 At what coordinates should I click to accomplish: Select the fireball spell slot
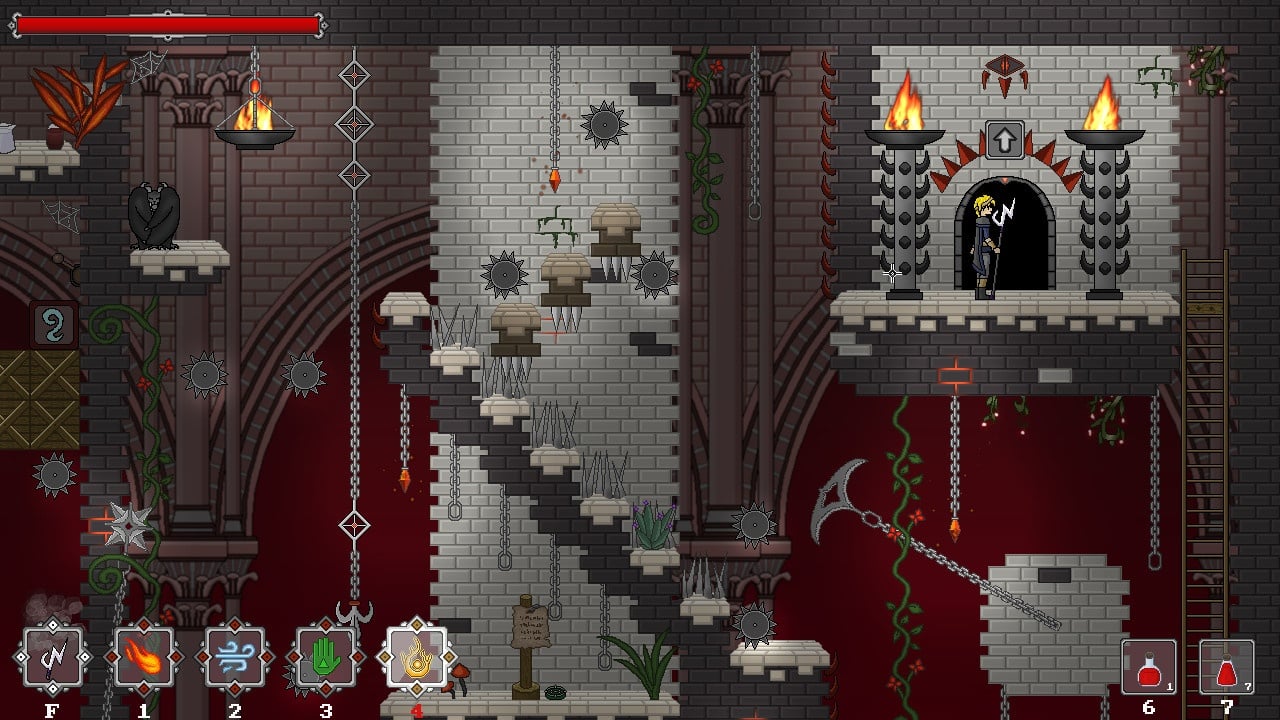(144, 658)
